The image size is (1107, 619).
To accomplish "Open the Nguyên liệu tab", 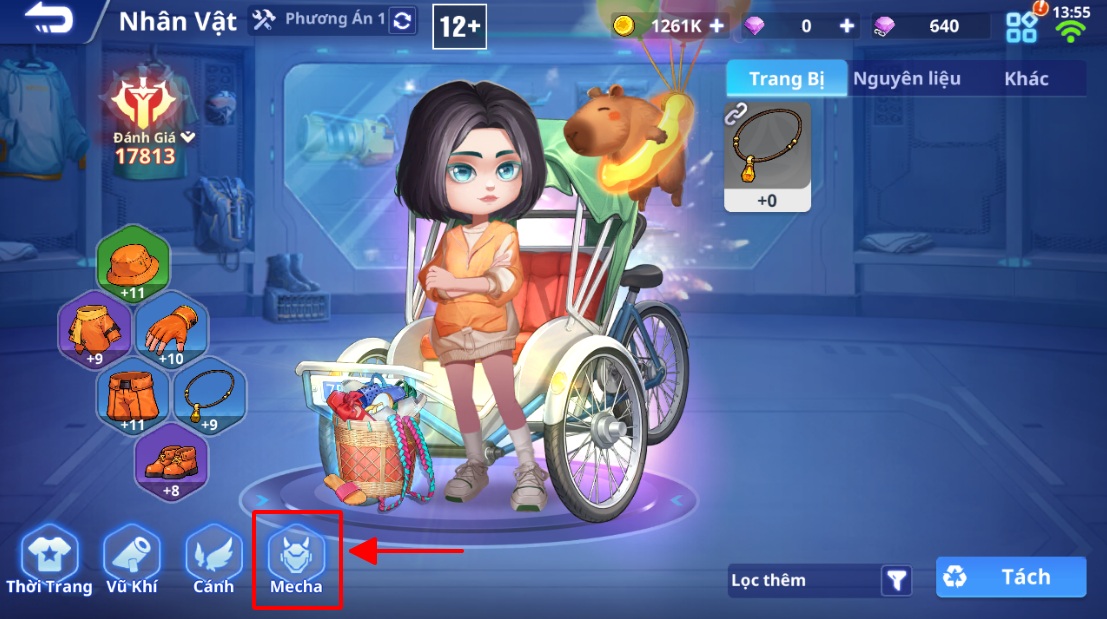I will click(906, 78).
